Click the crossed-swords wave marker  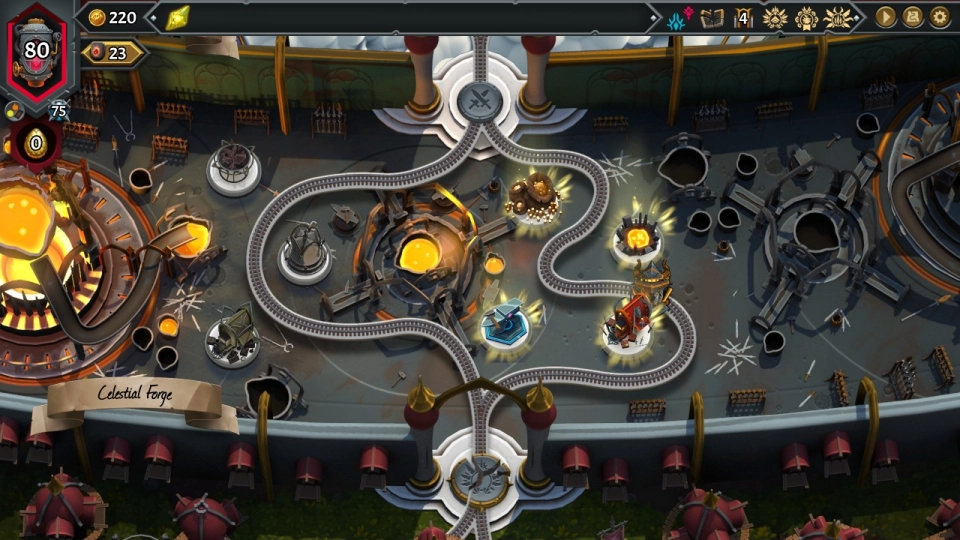tap(479, 100)
